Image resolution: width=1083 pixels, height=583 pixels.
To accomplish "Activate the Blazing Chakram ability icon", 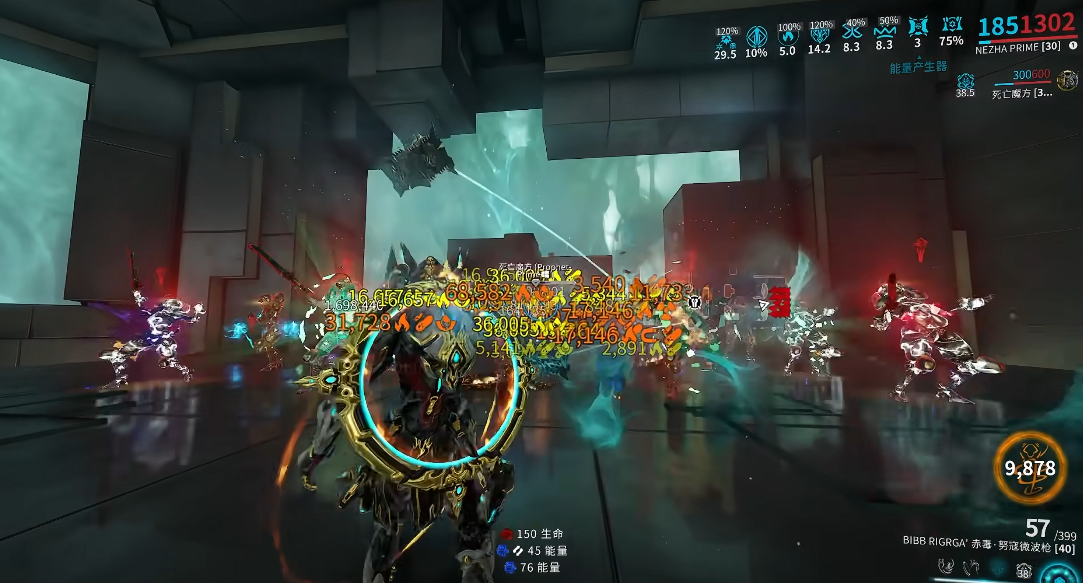I will [x=970, y=568].
